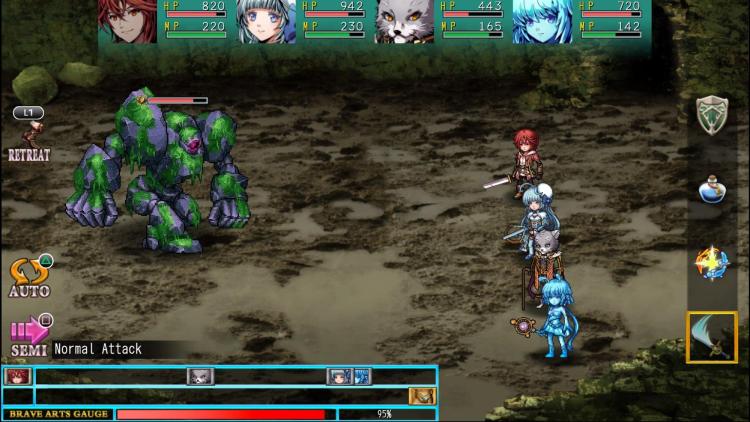The width and height of the screenshot is (750, 422).
Task: Select the silver-haired girl portrait
Action: (x=266, y=21)
